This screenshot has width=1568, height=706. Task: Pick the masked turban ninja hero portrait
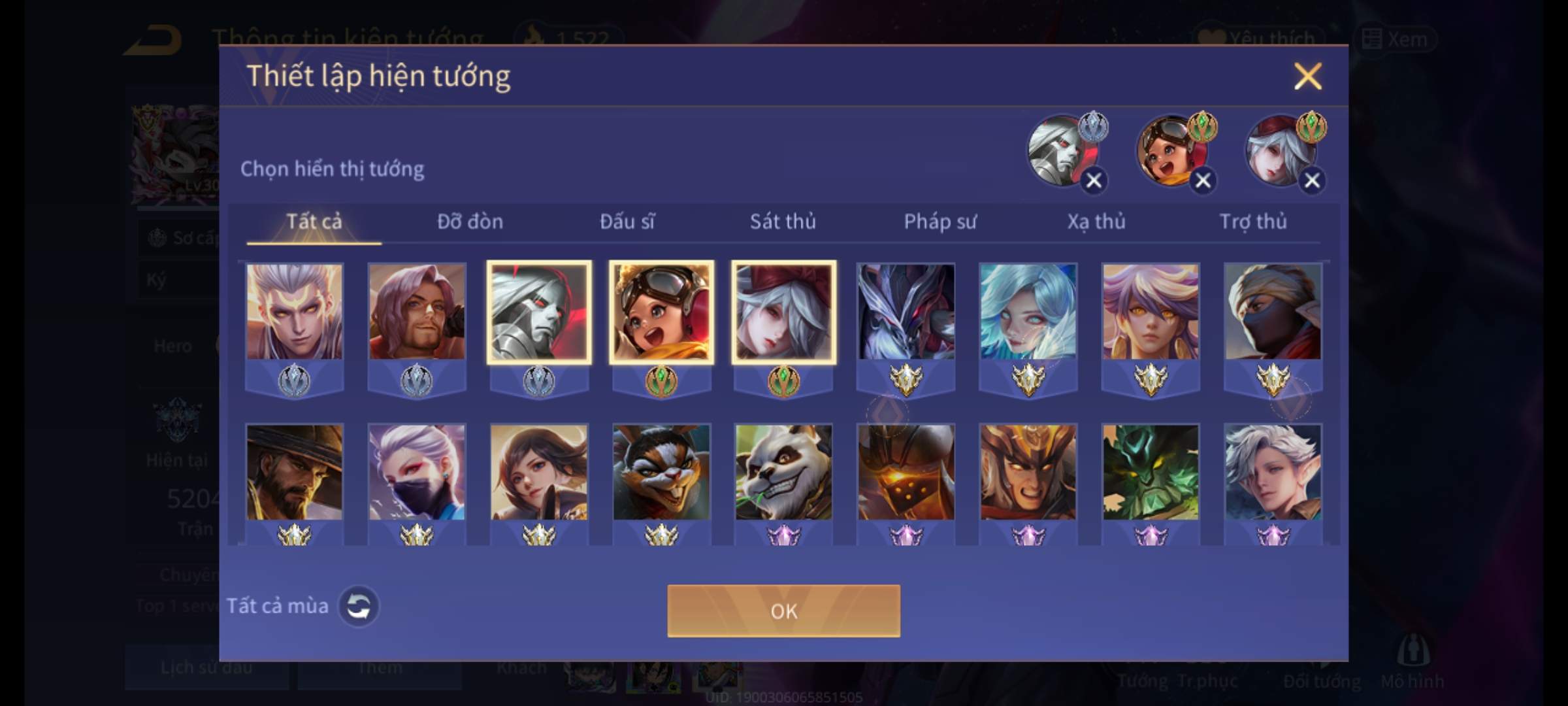point(1273,312)
